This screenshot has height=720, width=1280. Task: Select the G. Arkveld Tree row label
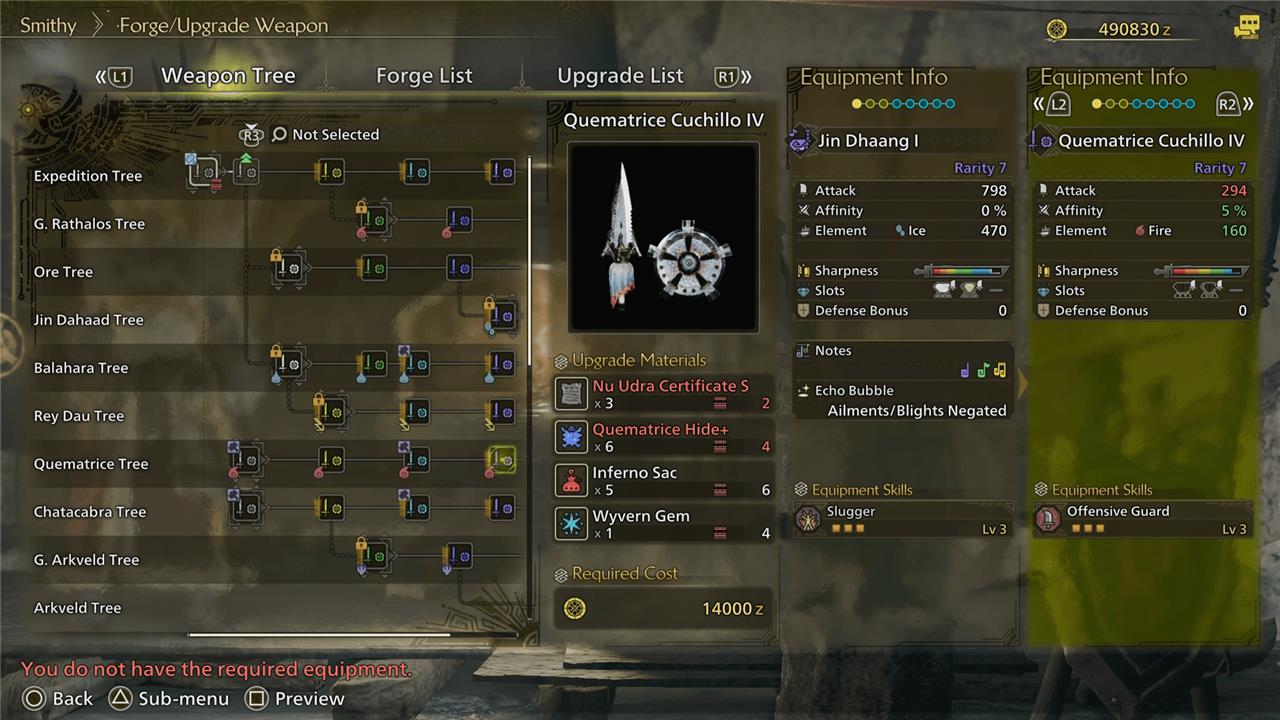pos(86,560)
